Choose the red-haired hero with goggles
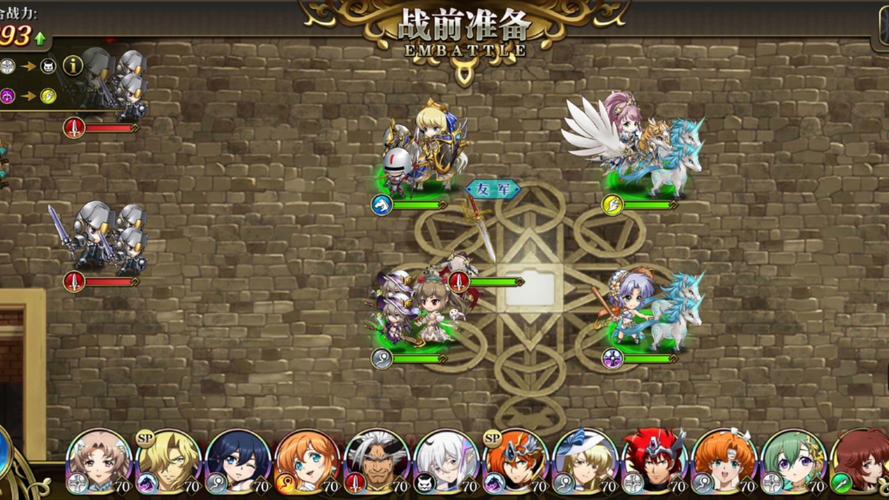This screenshot has width=889, height=500. 655,463
